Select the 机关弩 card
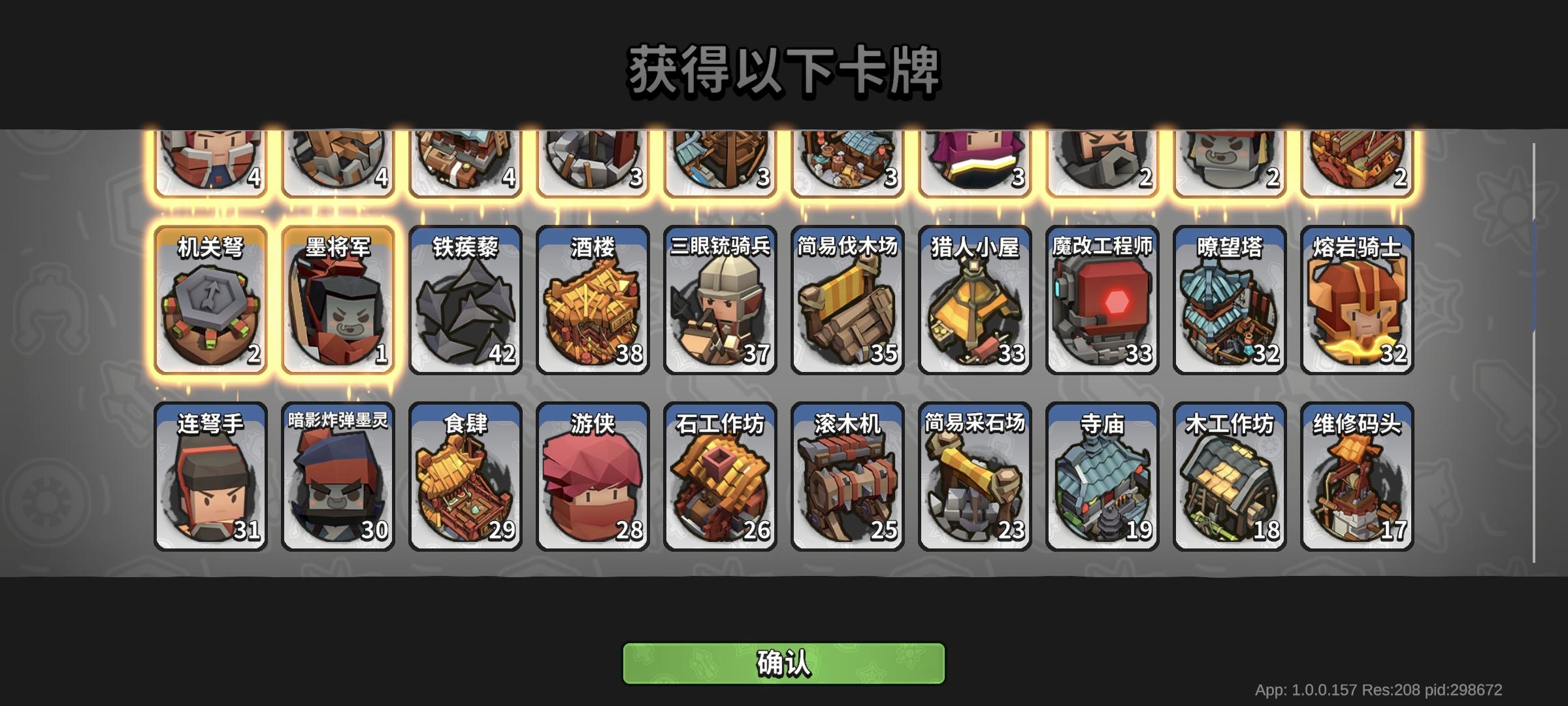This screenshot has height=706, width=1568. (x=209, y=297)
